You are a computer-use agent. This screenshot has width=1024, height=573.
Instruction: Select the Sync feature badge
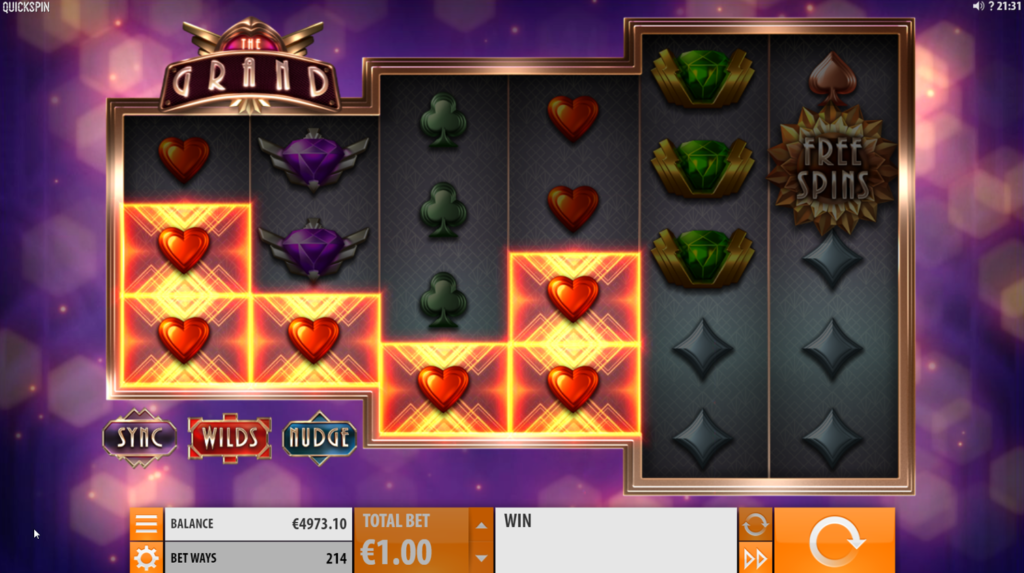coord(140,437)
